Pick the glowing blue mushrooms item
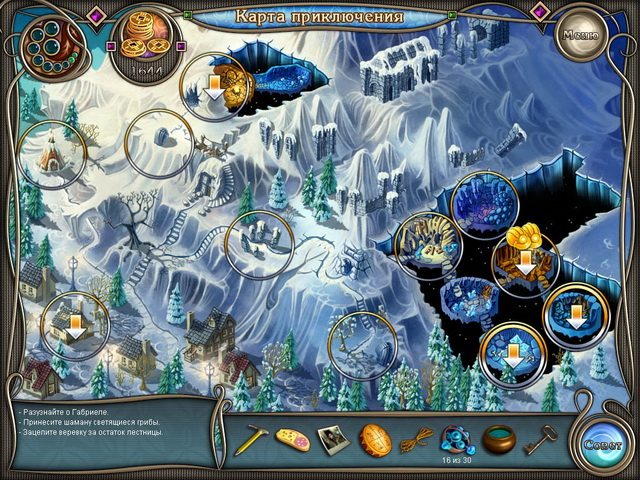Screen dimensions: 640x480 [x=455, y=434]
